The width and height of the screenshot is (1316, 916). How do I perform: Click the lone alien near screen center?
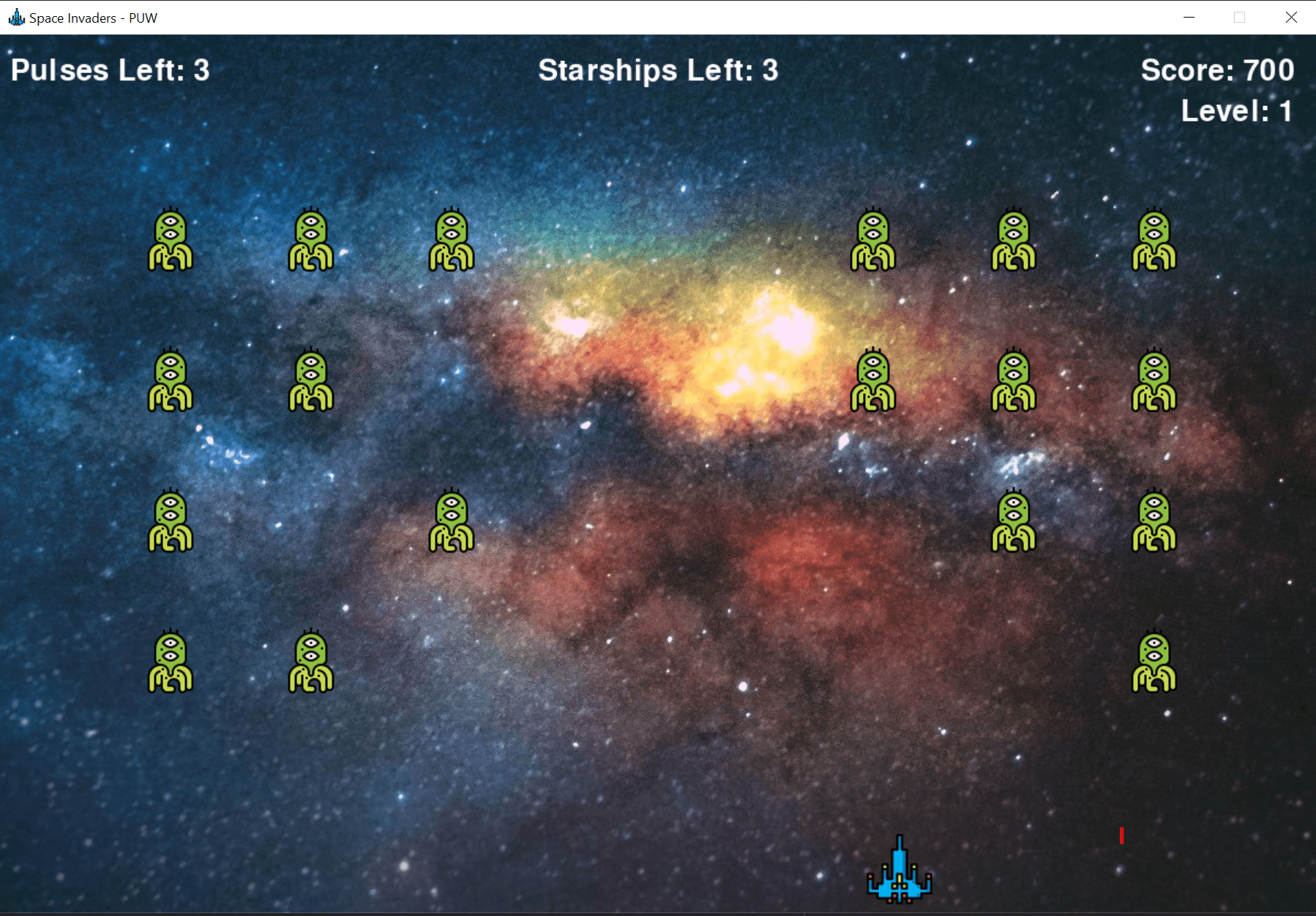click(x=452, y=520)
